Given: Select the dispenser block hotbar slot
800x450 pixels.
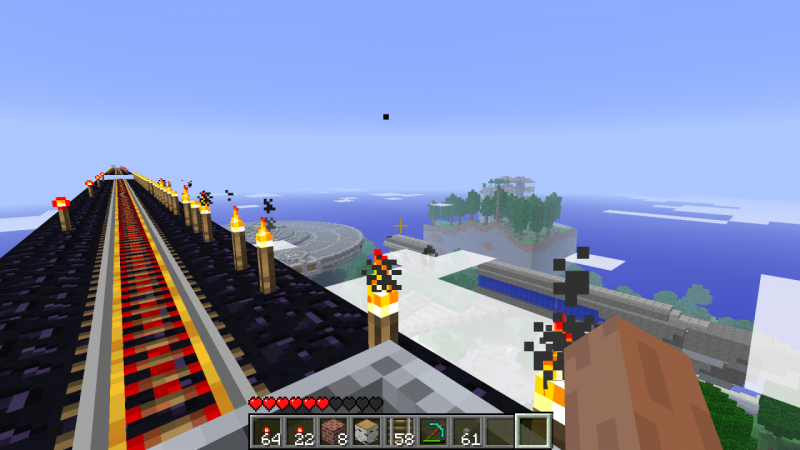Looking at the screenshot, I should coord(366,432).
